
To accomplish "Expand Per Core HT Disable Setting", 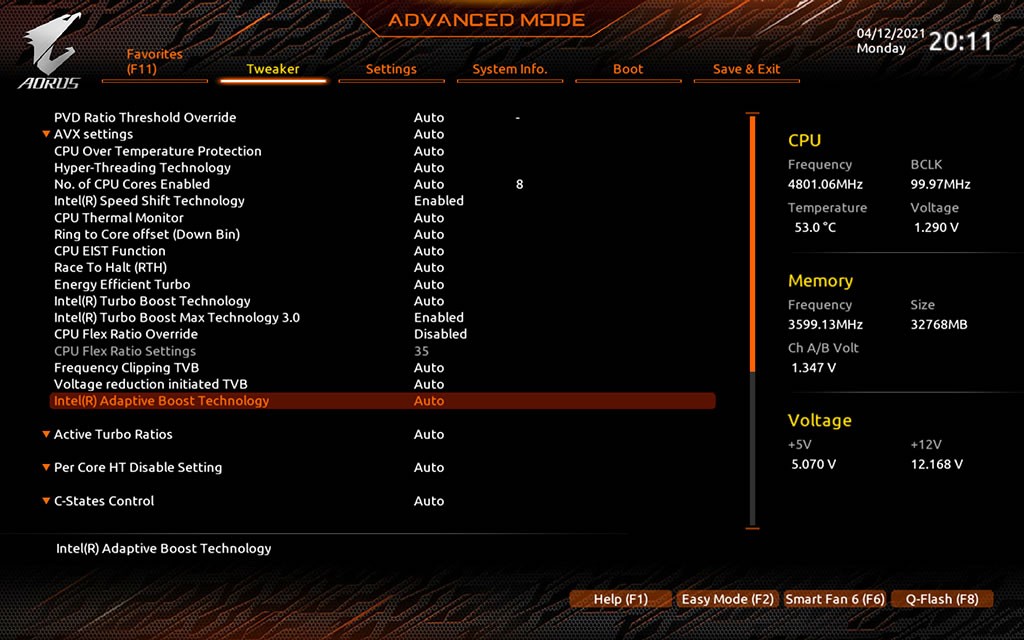I will tap(138, 467).
